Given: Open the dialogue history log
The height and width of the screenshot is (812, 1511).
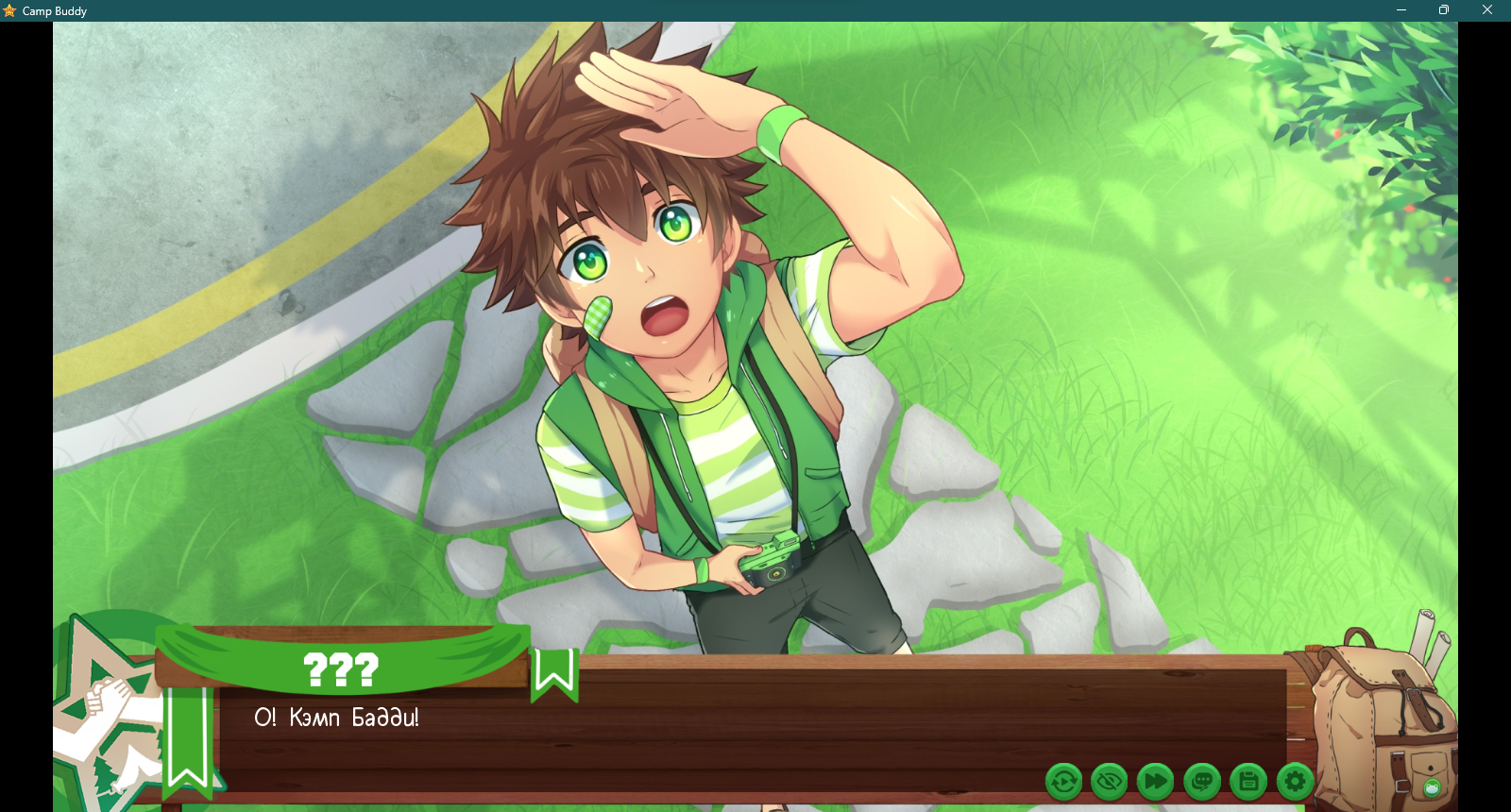Looking at the screenshot, I should (1202, 782).
